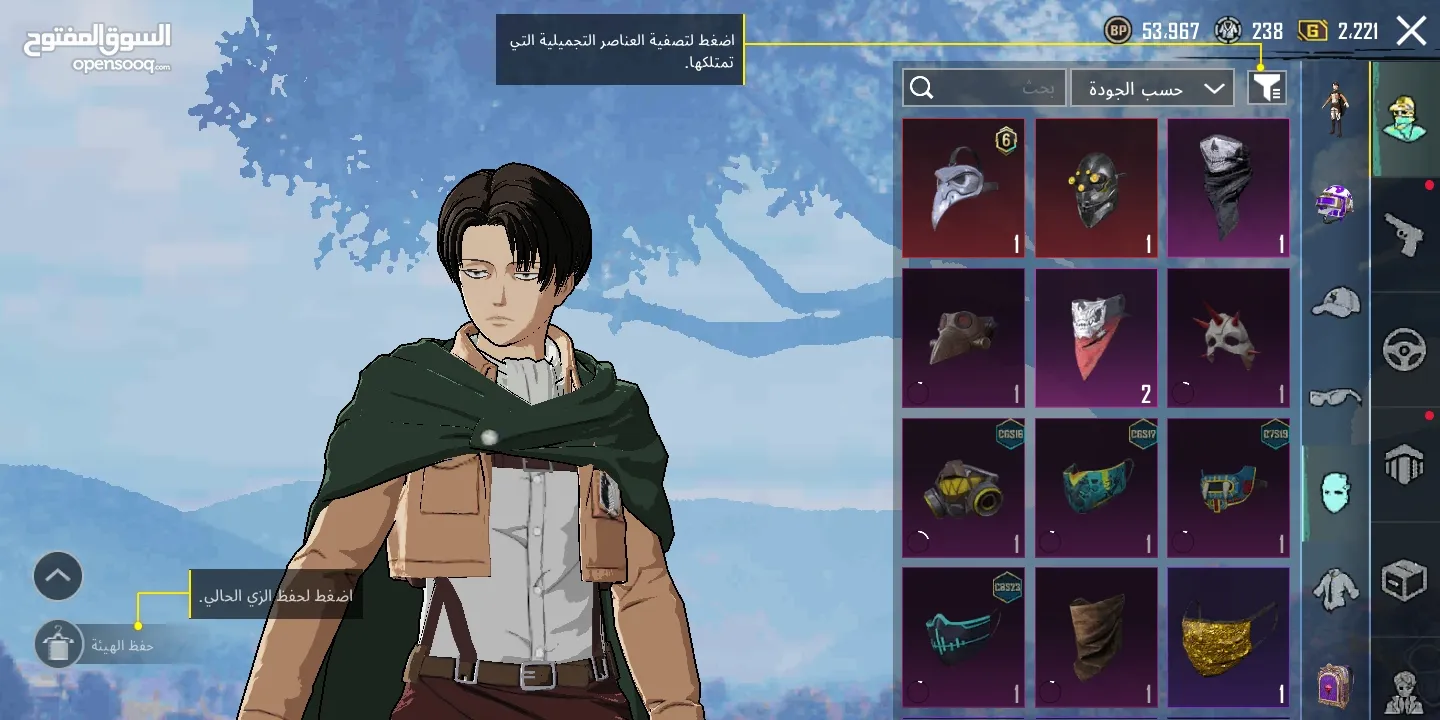Screen dimensions: 1440x720
Task: Select the yellow gas mask item
Action: (963, 488)
